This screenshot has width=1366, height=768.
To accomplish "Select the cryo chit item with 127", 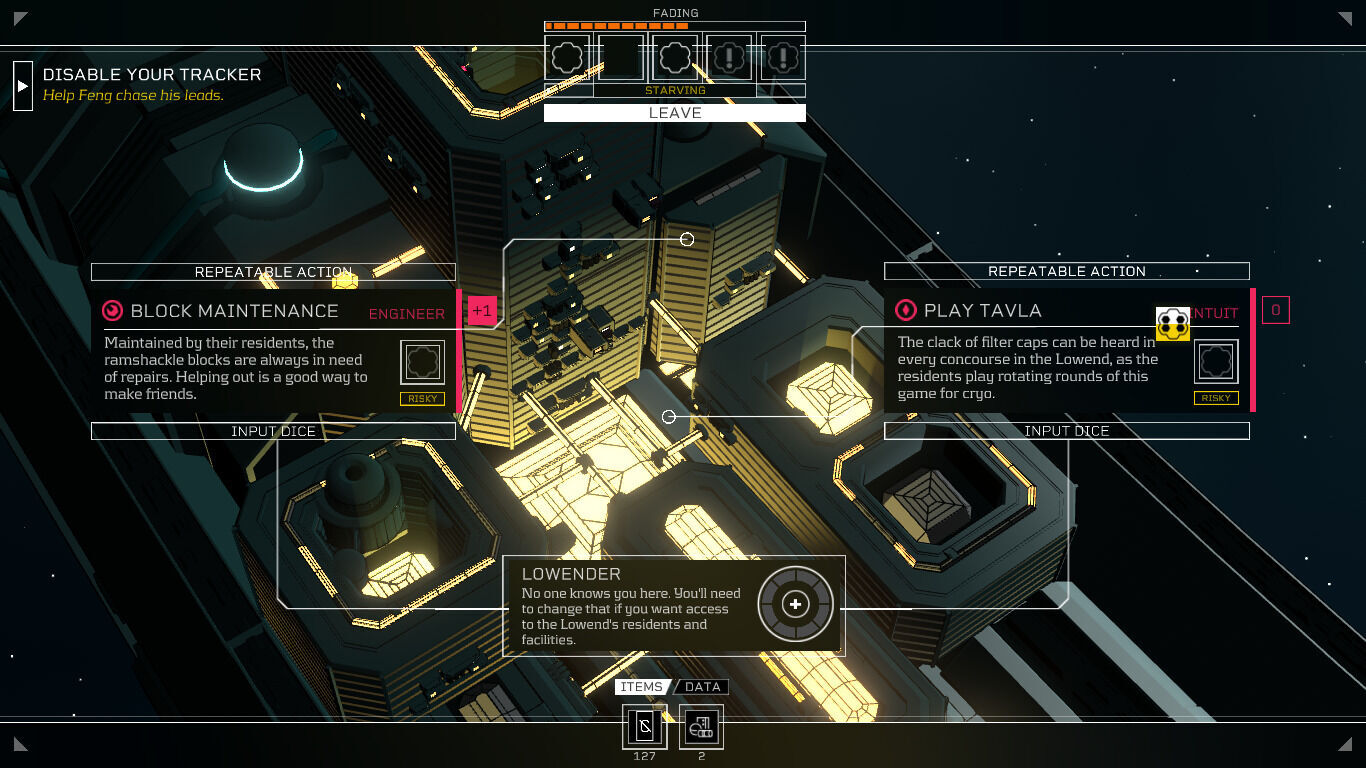I will [644, 726].
